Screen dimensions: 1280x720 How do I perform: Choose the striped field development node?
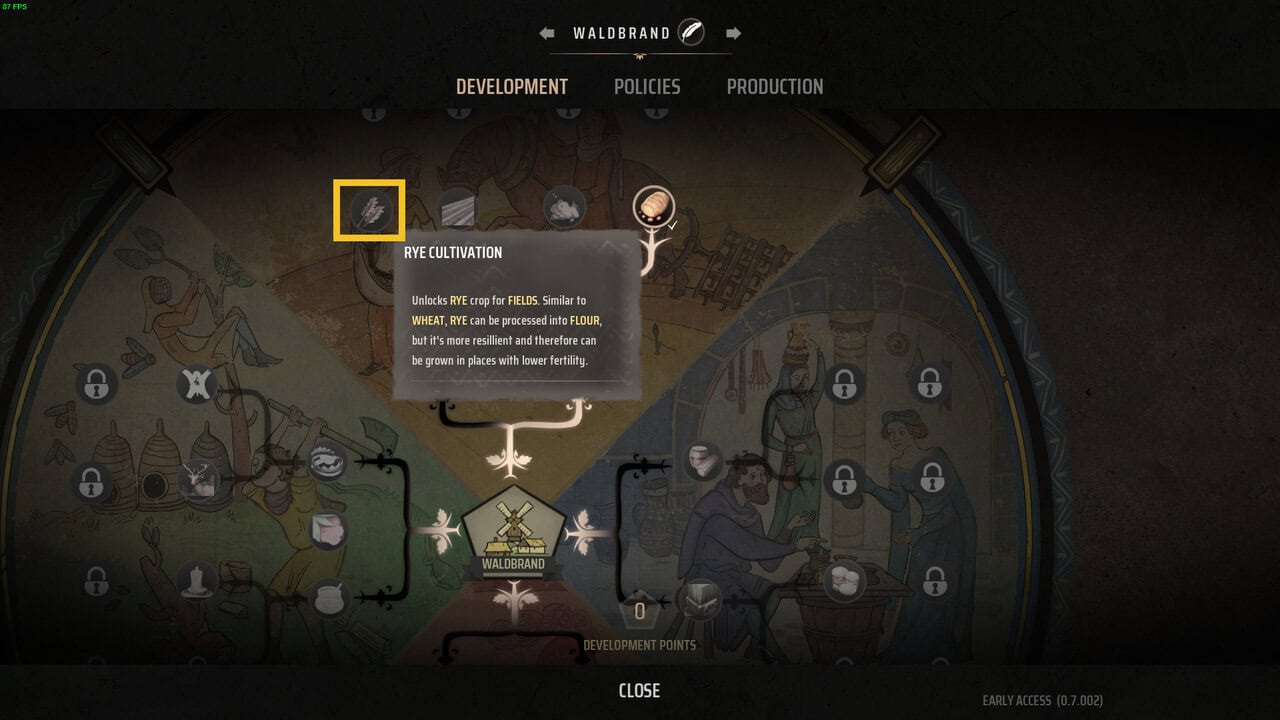[457, 208]
